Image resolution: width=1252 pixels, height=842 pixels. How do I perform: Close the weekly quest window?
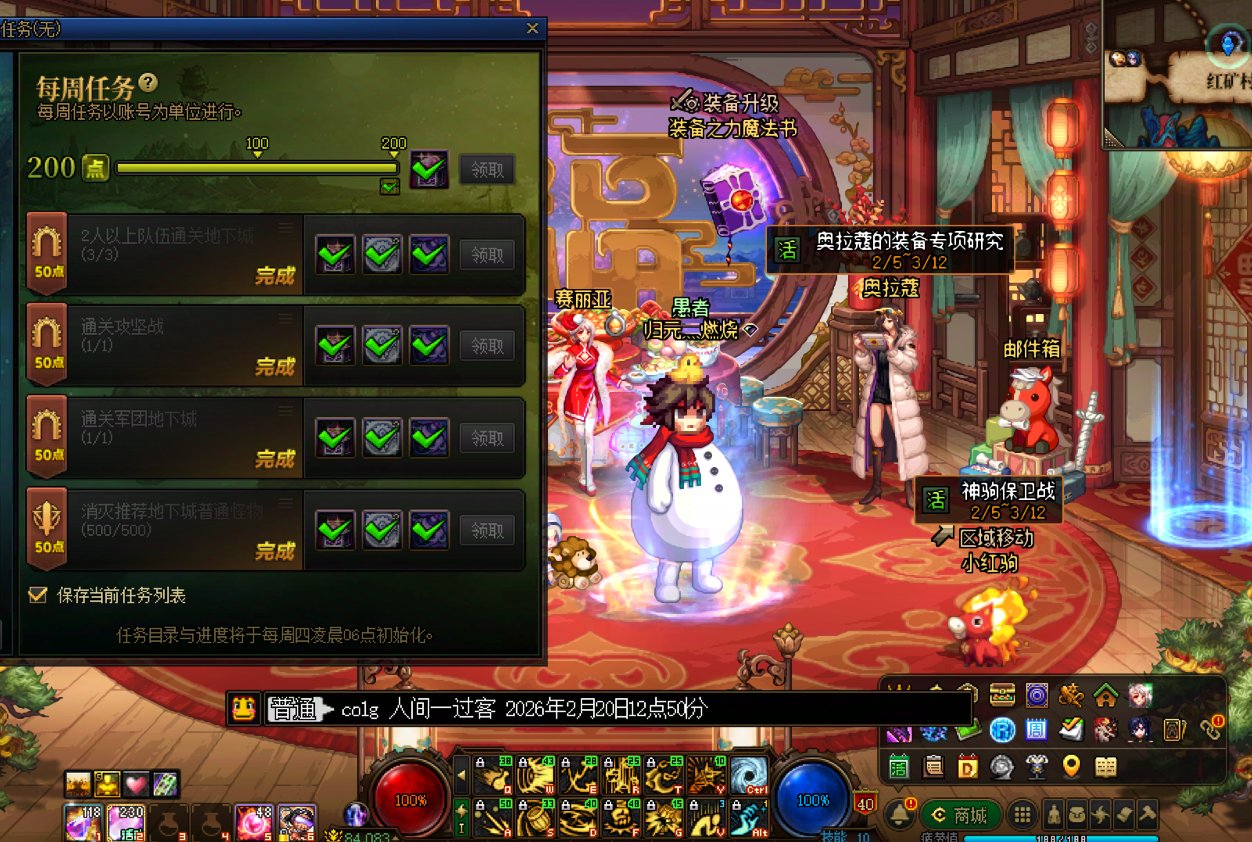point(532,28)
